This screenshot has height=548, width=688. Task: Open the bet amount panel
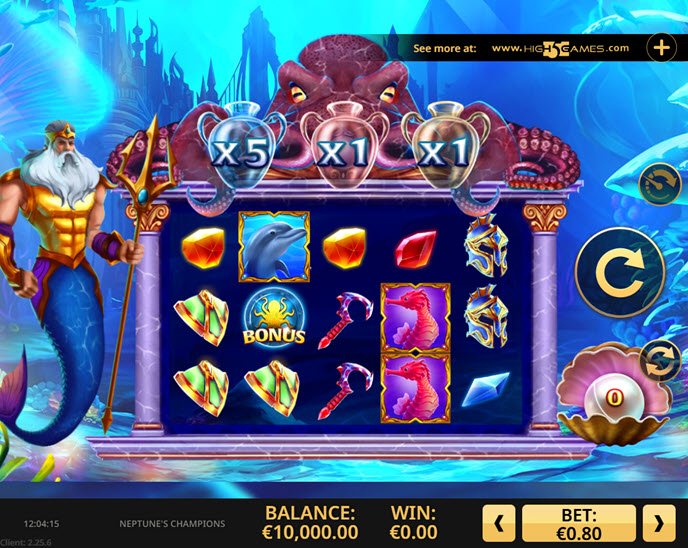click(579, 523)
